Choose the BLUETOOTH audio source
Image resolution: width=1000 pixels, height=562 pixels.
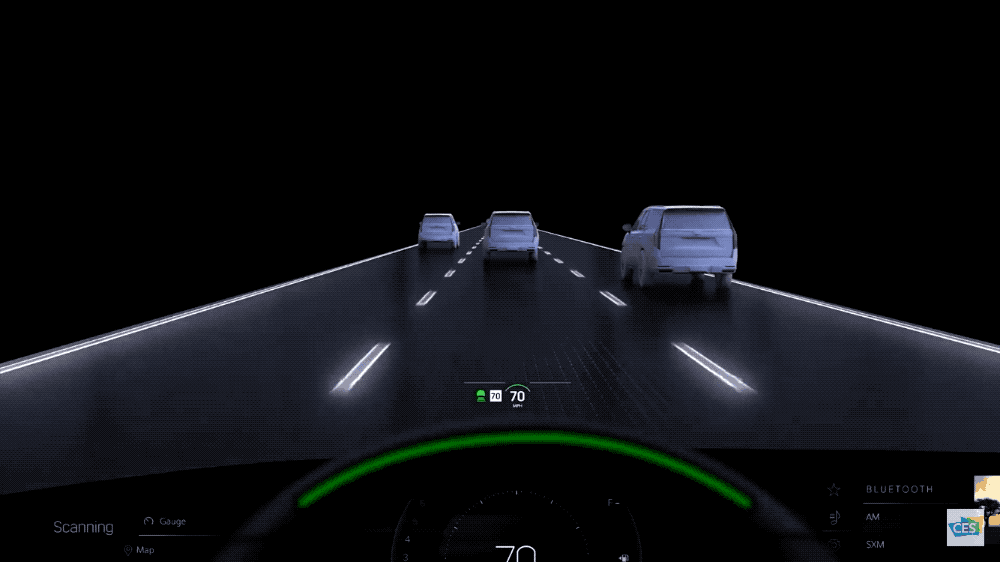pyautogui.click(x=899, y=489)
